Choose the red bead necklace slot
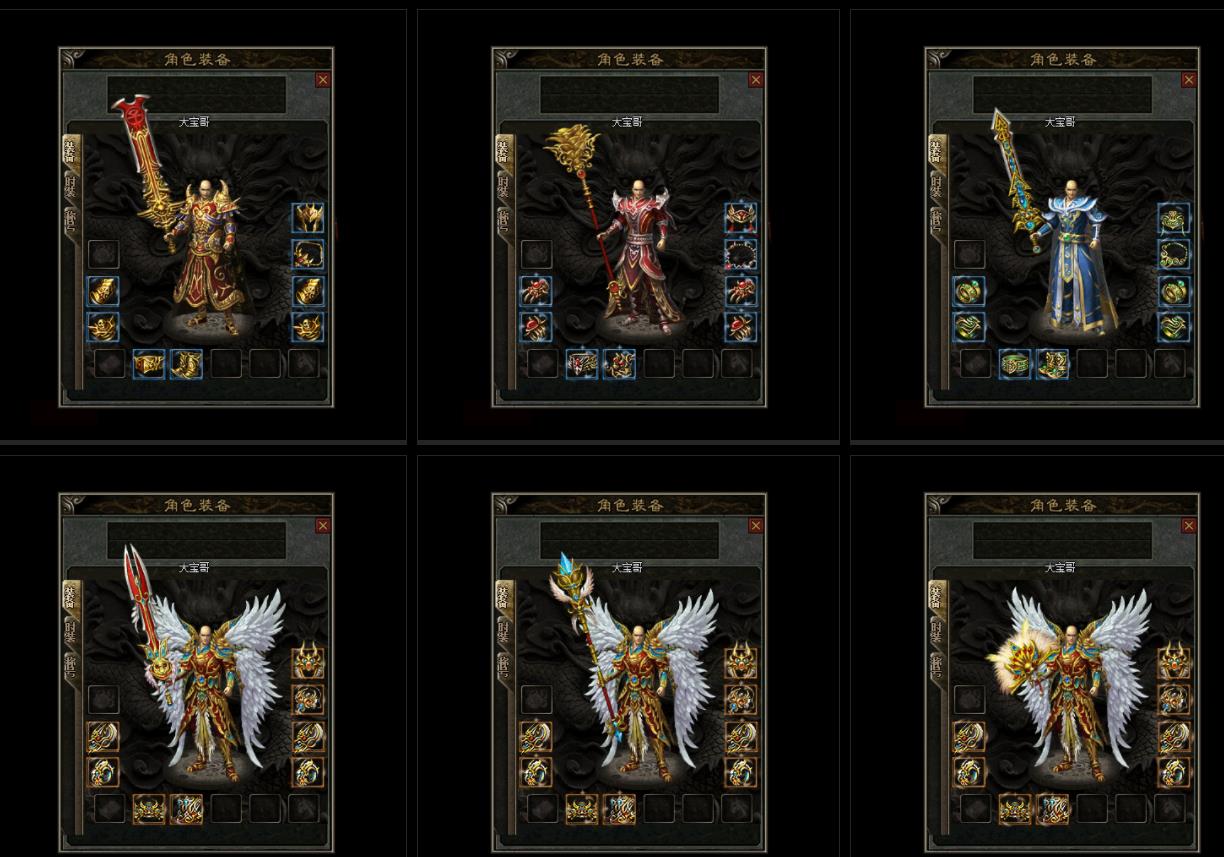Viewport: 1224px width, 857px height. (x=740, y=254)
